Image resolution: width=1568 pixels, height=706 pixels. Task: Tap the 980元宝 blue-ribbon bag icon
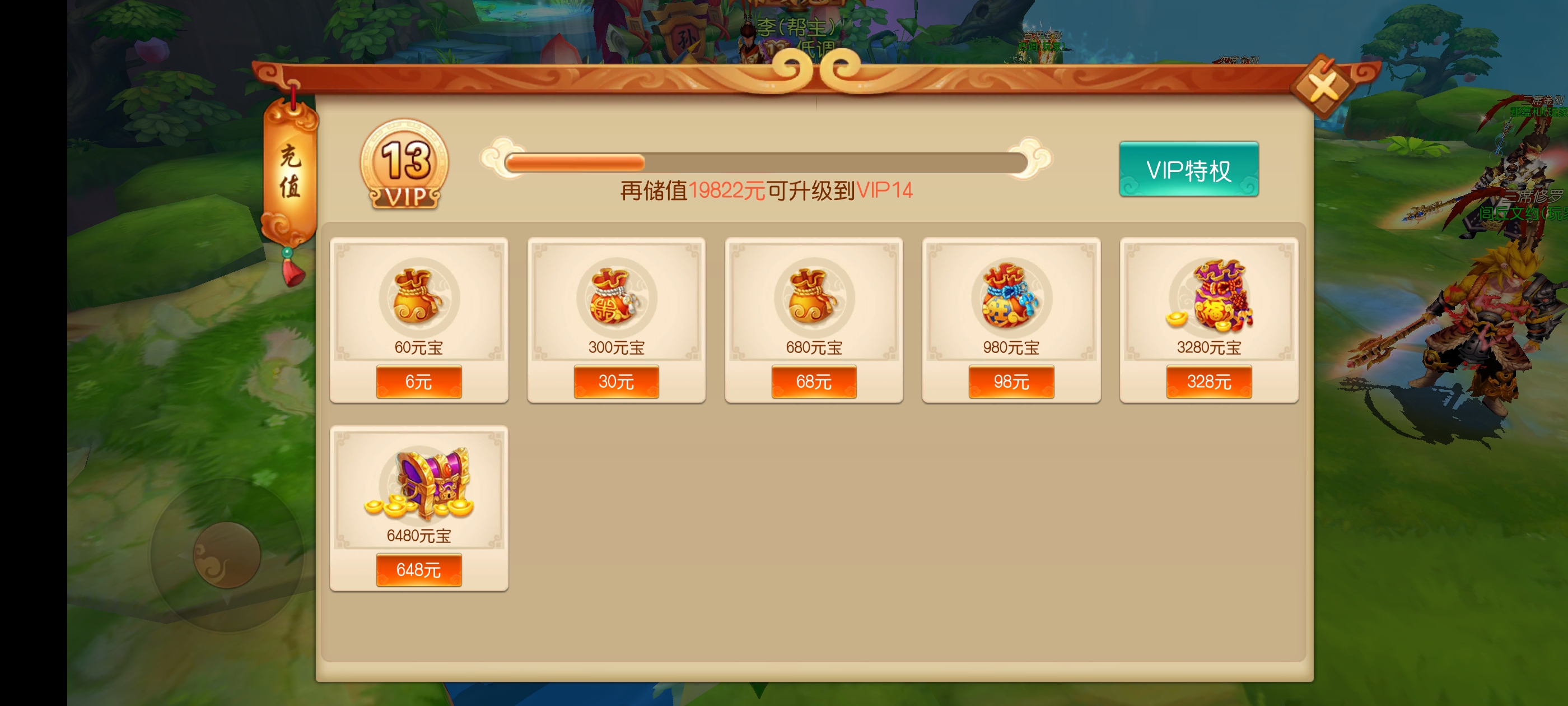point(1012,299)
